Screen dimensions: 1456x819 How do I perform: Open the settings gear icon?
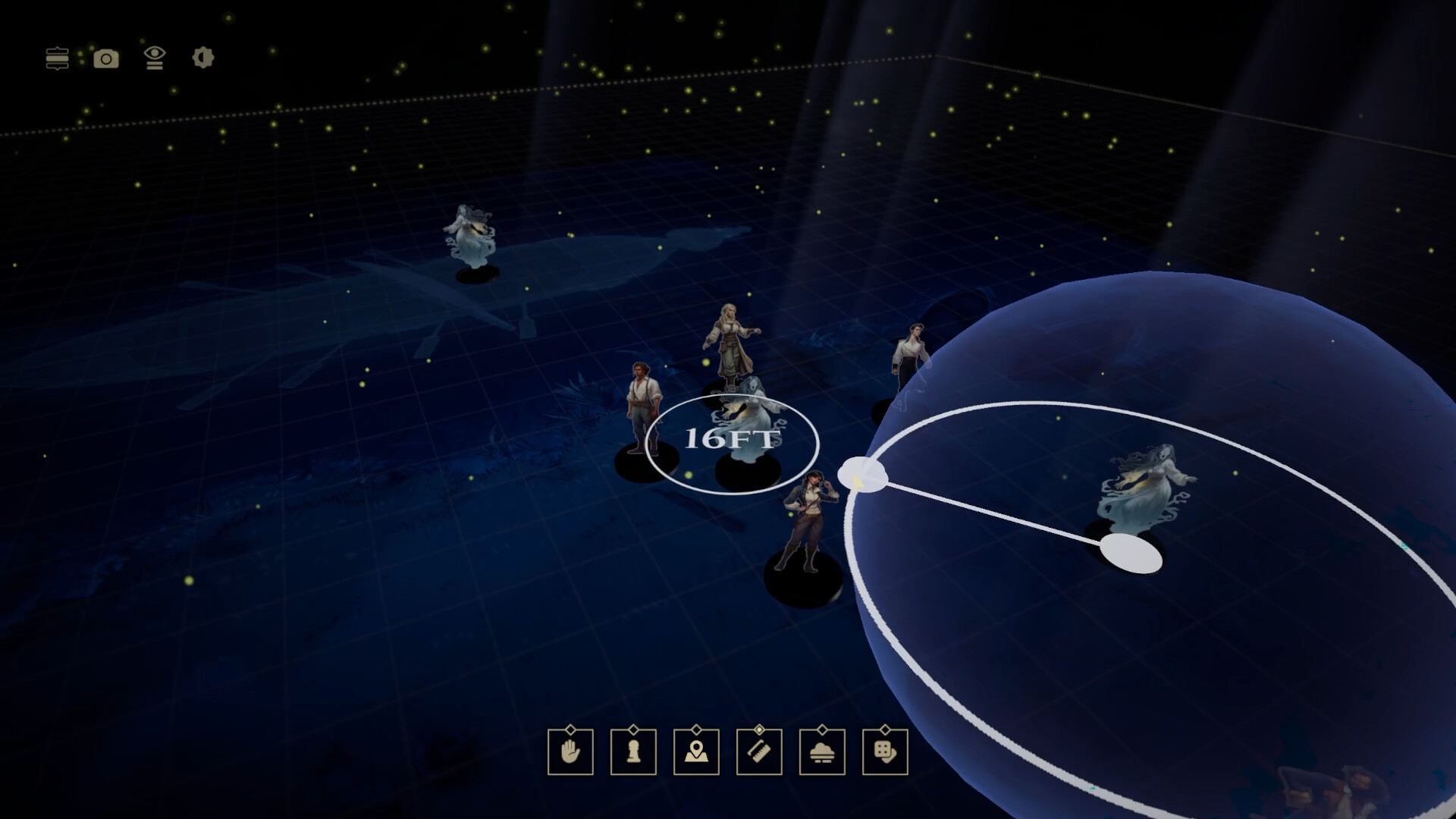pyautogui.click(x=202, y=58)
